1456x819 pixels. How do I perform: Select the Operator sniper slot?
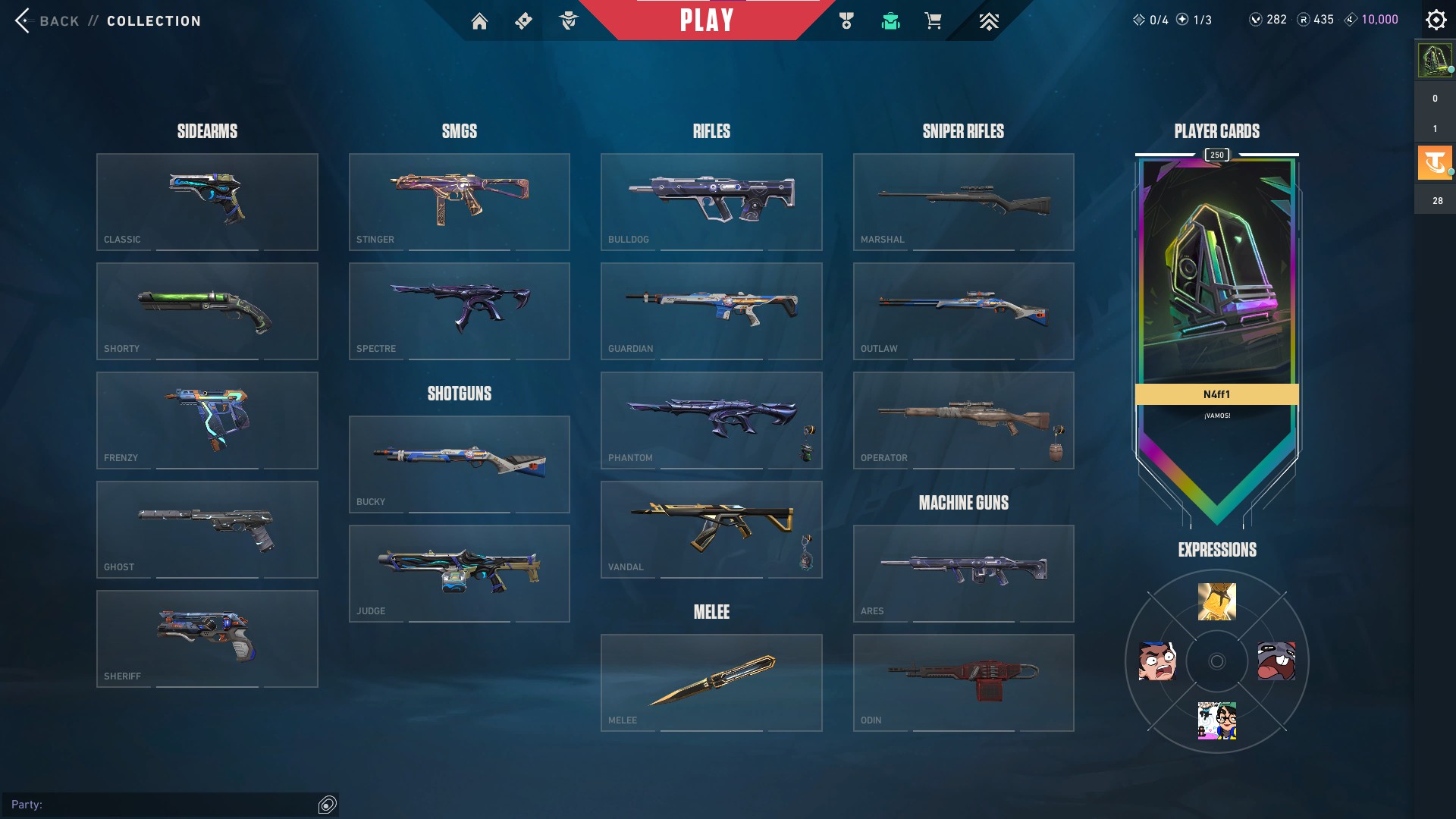tap(963, 420)
